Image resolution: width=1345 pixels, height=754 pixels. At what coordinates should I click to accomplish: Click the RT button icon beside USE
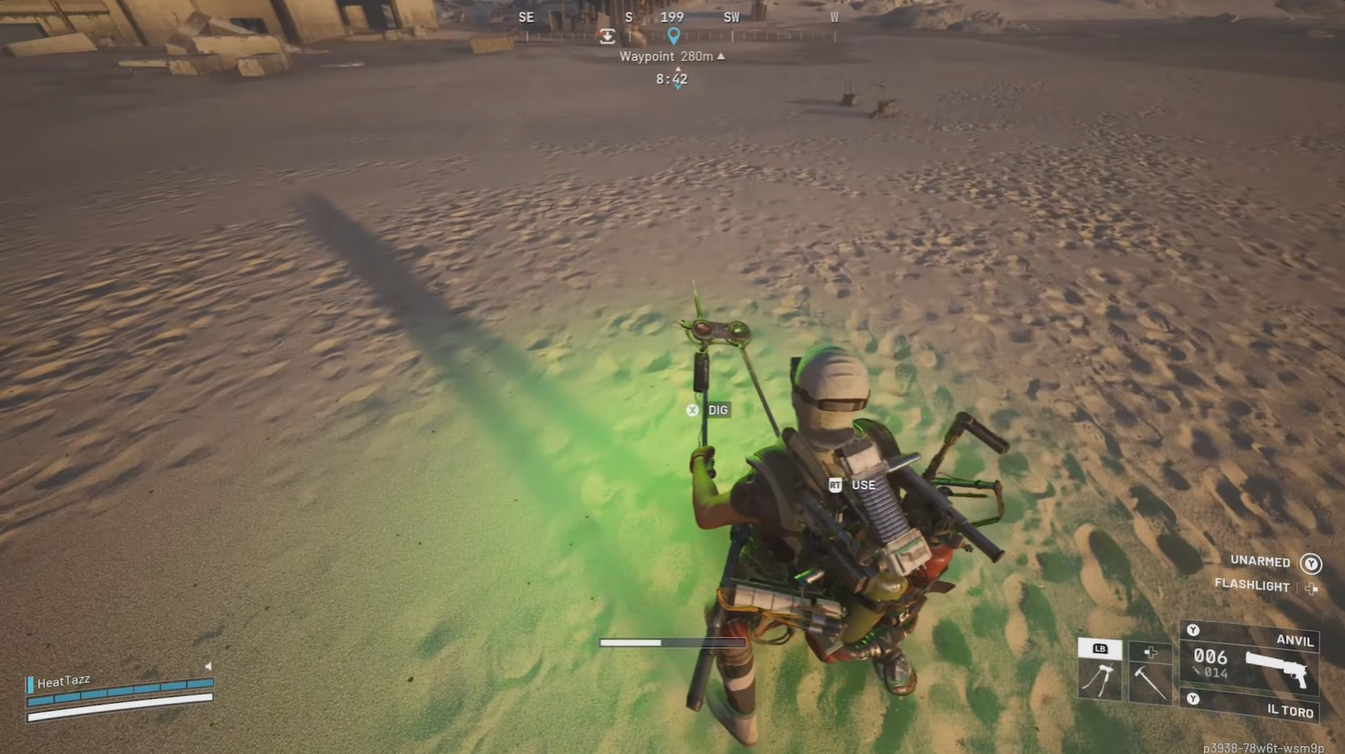click(x=835, y=484)
